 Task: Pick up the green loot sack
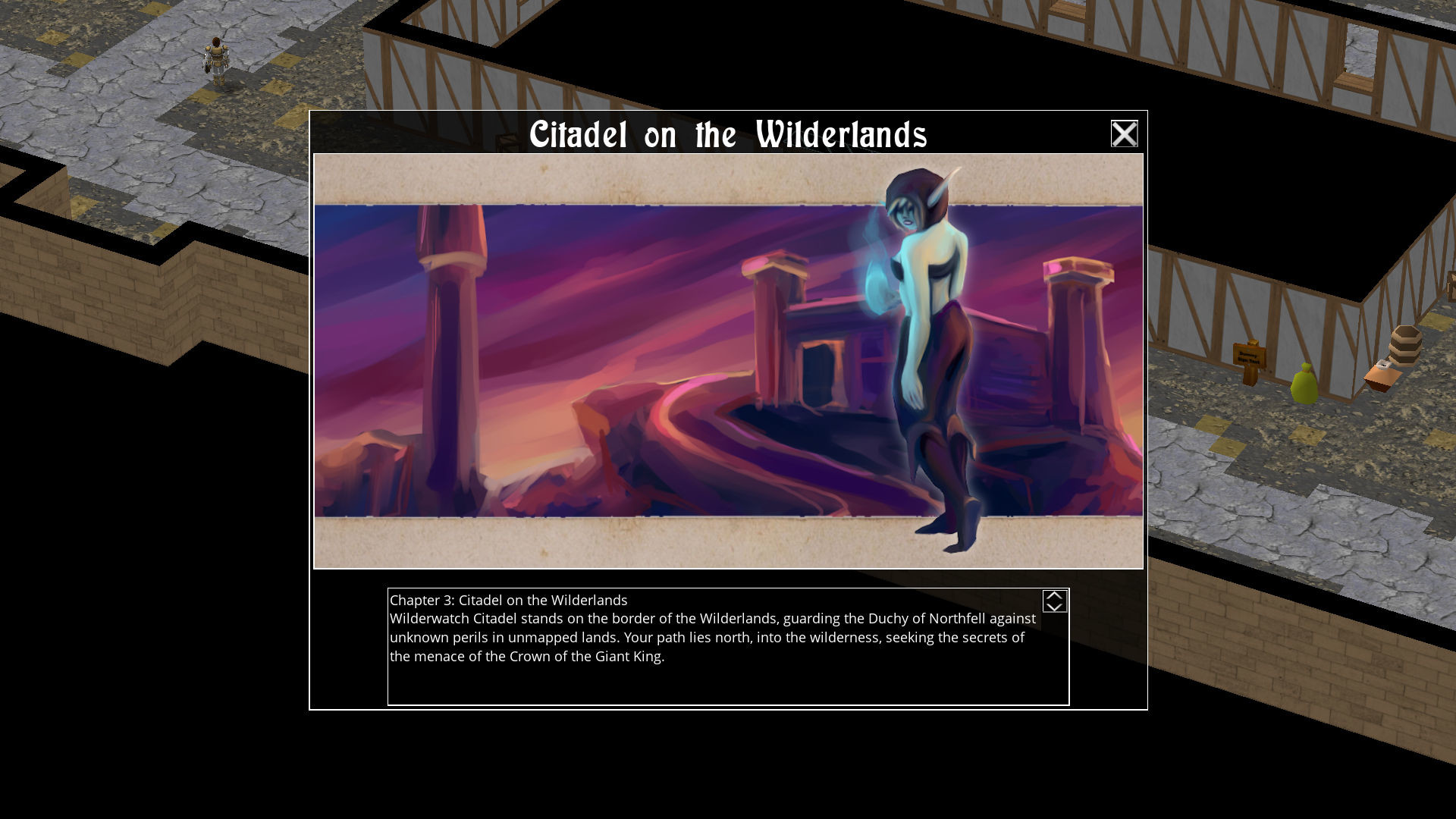[x=1304, y=384]
